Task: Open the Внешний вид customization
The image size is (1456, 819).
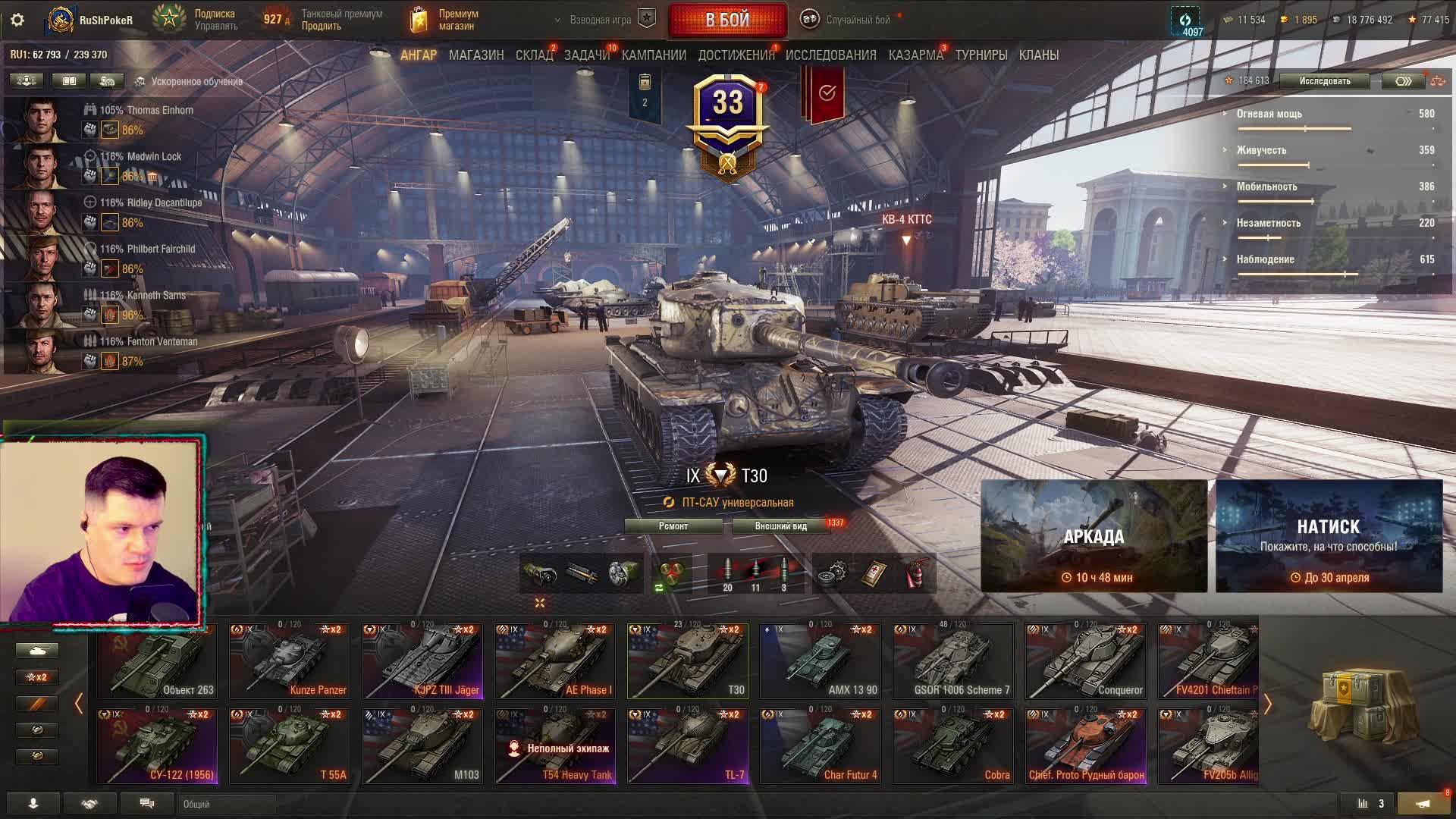Action: tap(780, 526)
